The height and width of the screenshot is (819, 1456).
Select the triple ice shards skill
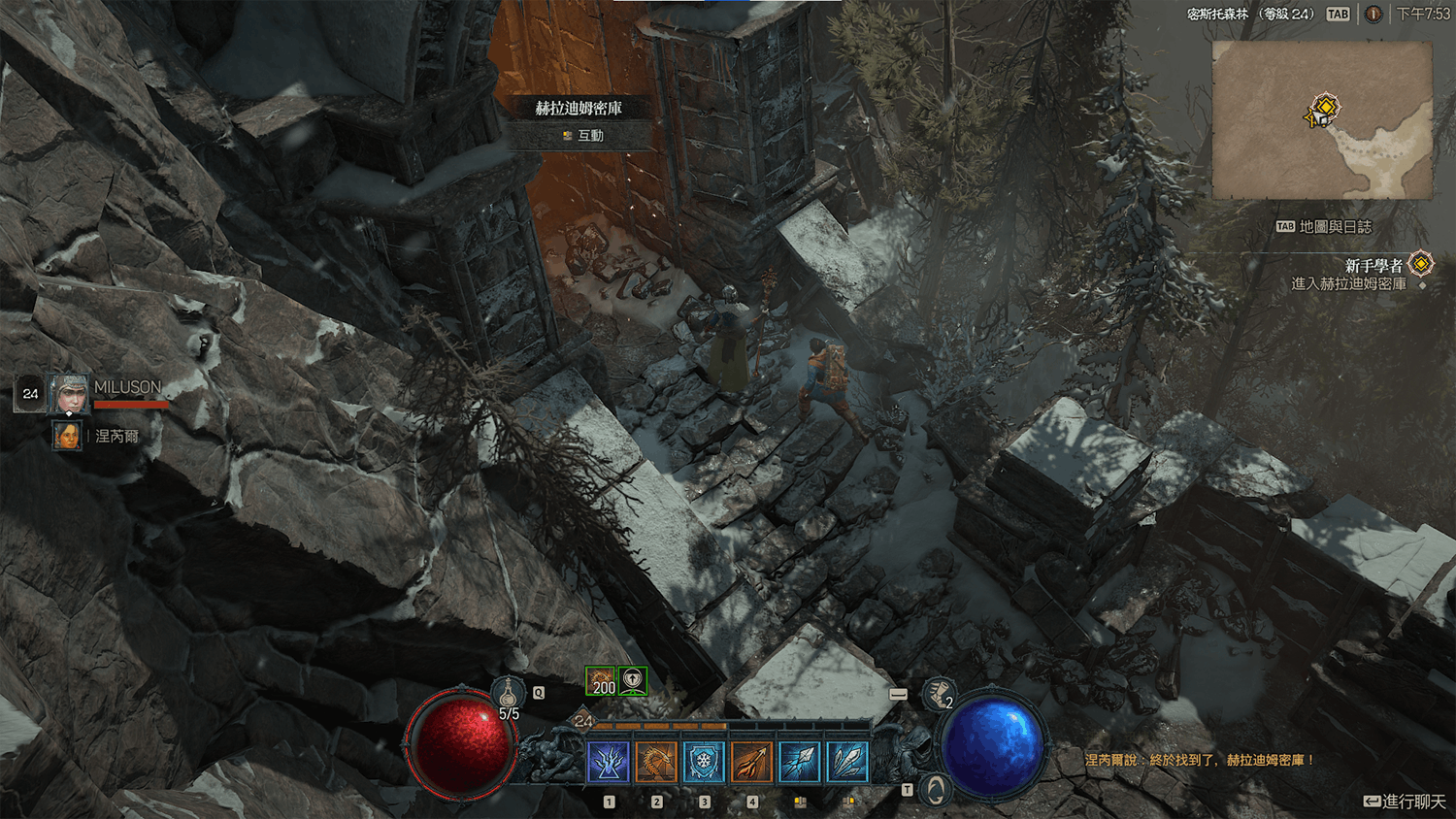[846, 763]
